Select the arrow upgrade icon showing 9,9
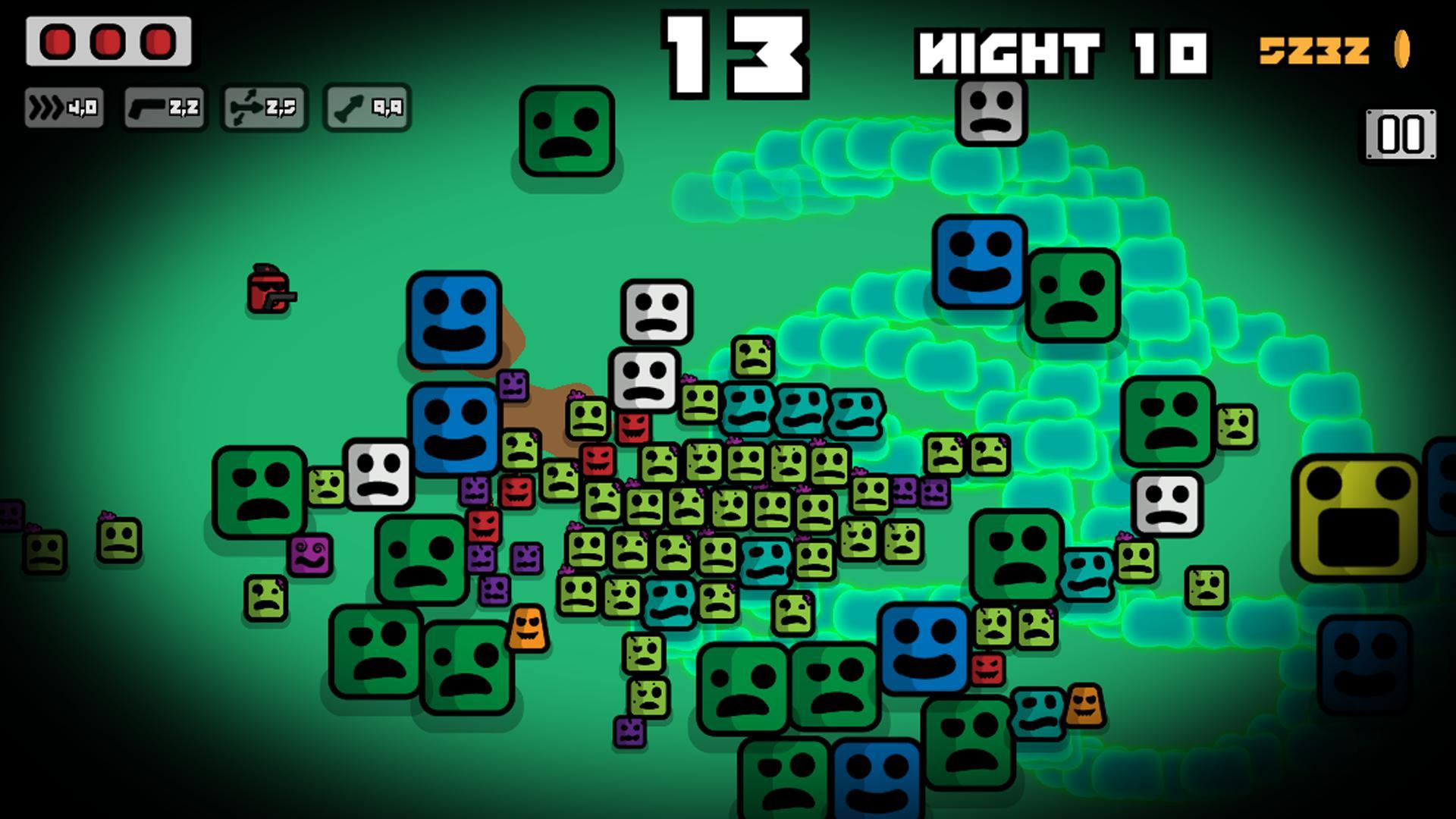The image size is (1456, 819). pos(366,108)
